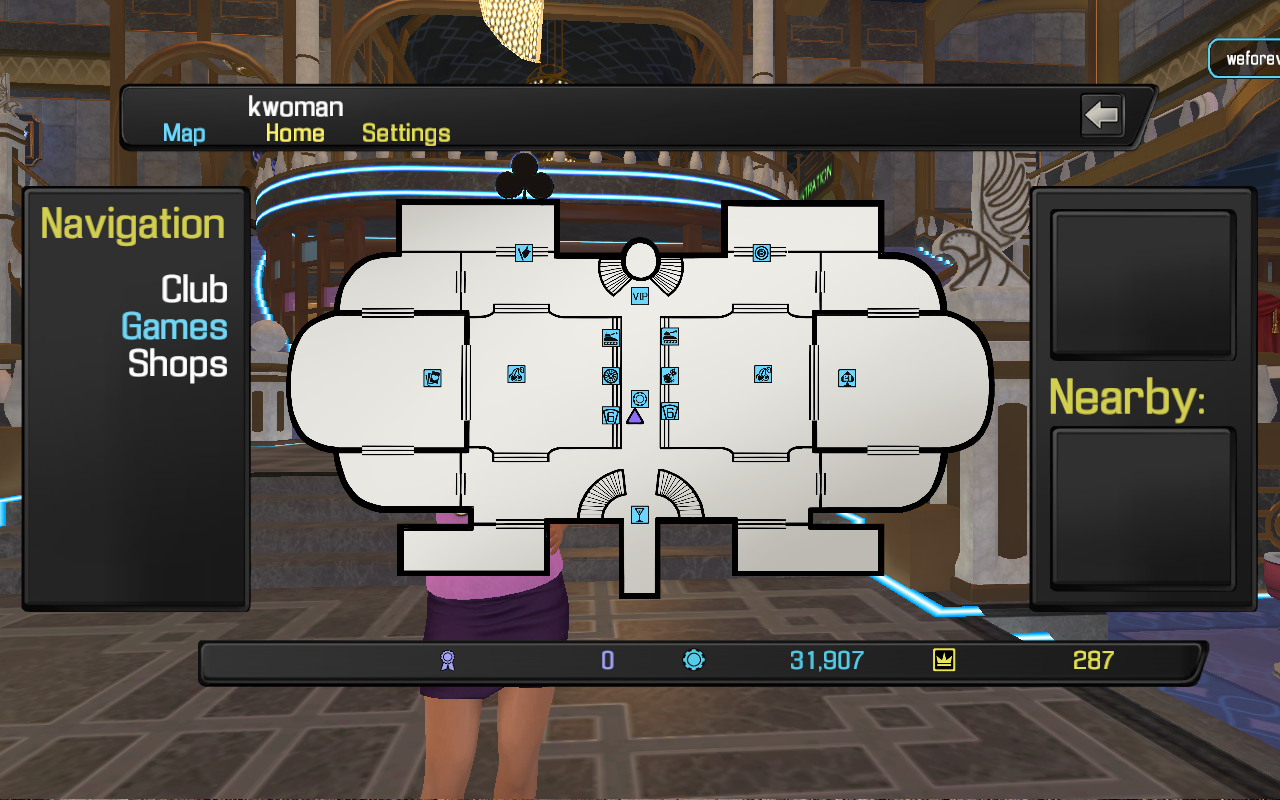Select the pointing hand map marker
This screenshot has height=800, width=1280.
(x=523, y=253)
